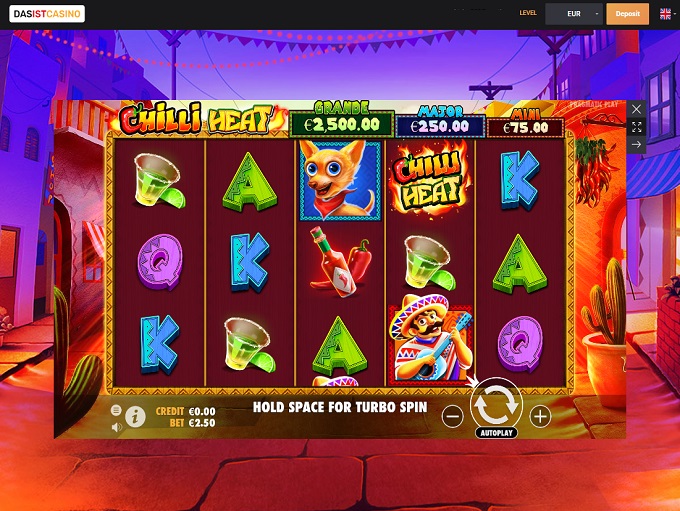Screen dimensions: 680x511
Task: Open the EUR currency dropdown
Action: (580, 14)
